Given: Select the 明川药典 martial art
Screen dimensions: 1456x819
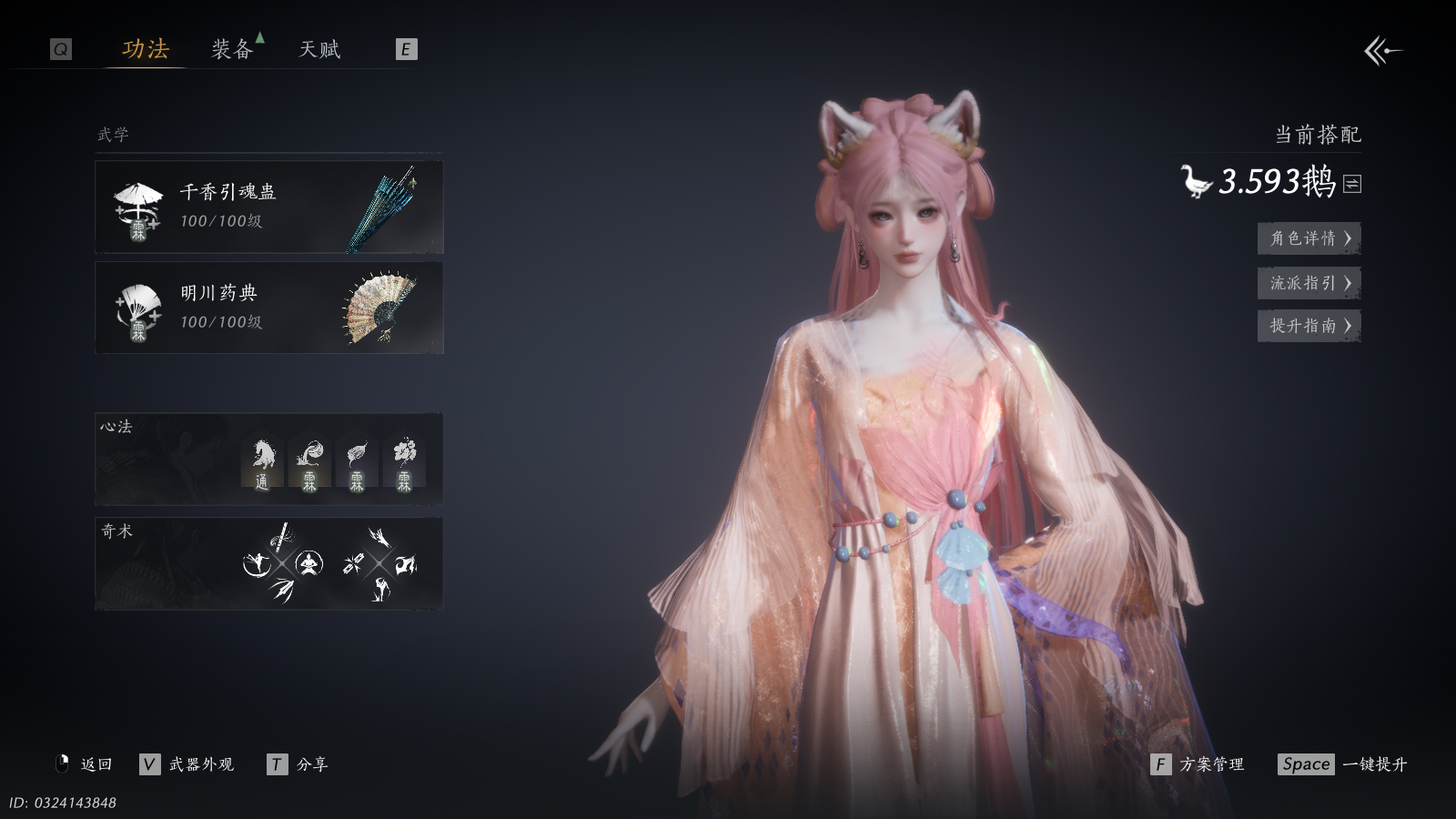Looking at the screenshot, I should point(269,308).
